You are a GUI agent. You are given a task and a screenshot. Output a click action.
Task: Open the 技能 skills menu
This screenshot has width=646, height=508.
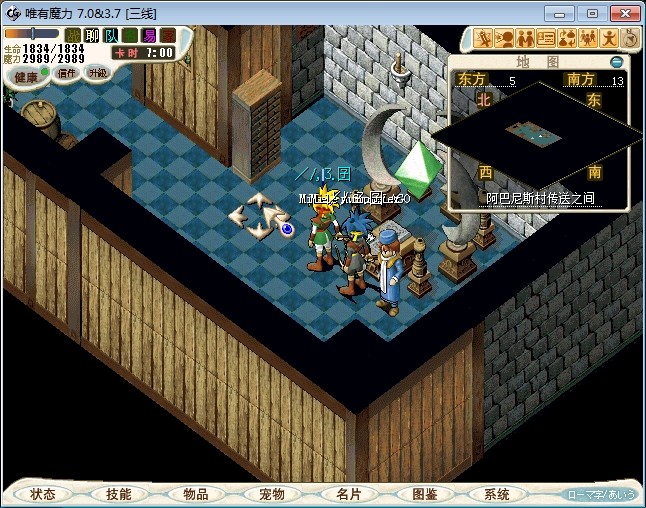click(x=119, y=494)
